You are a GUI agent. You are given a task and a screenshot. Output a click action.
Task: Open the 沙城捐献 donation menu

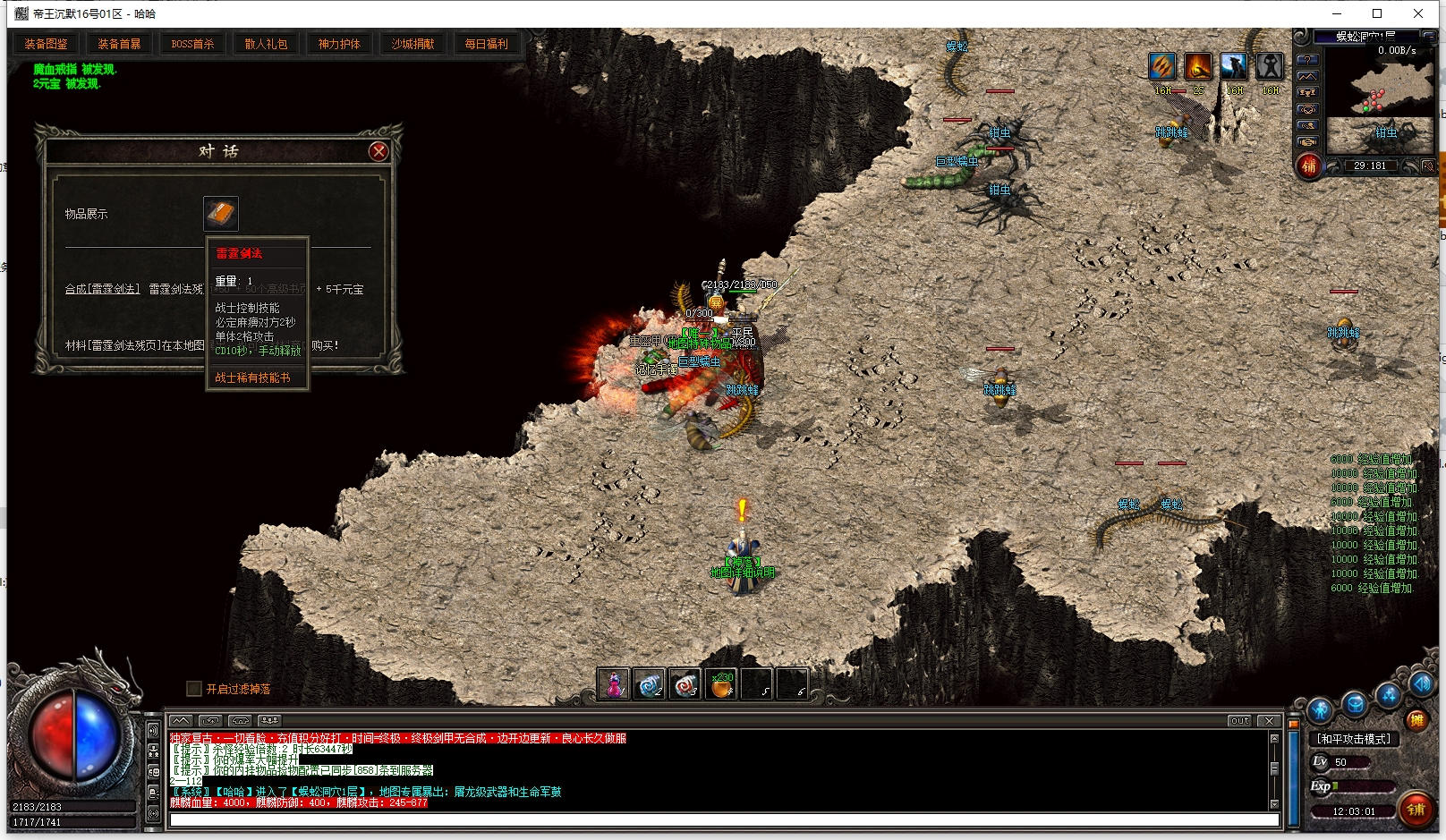(413, 44)
